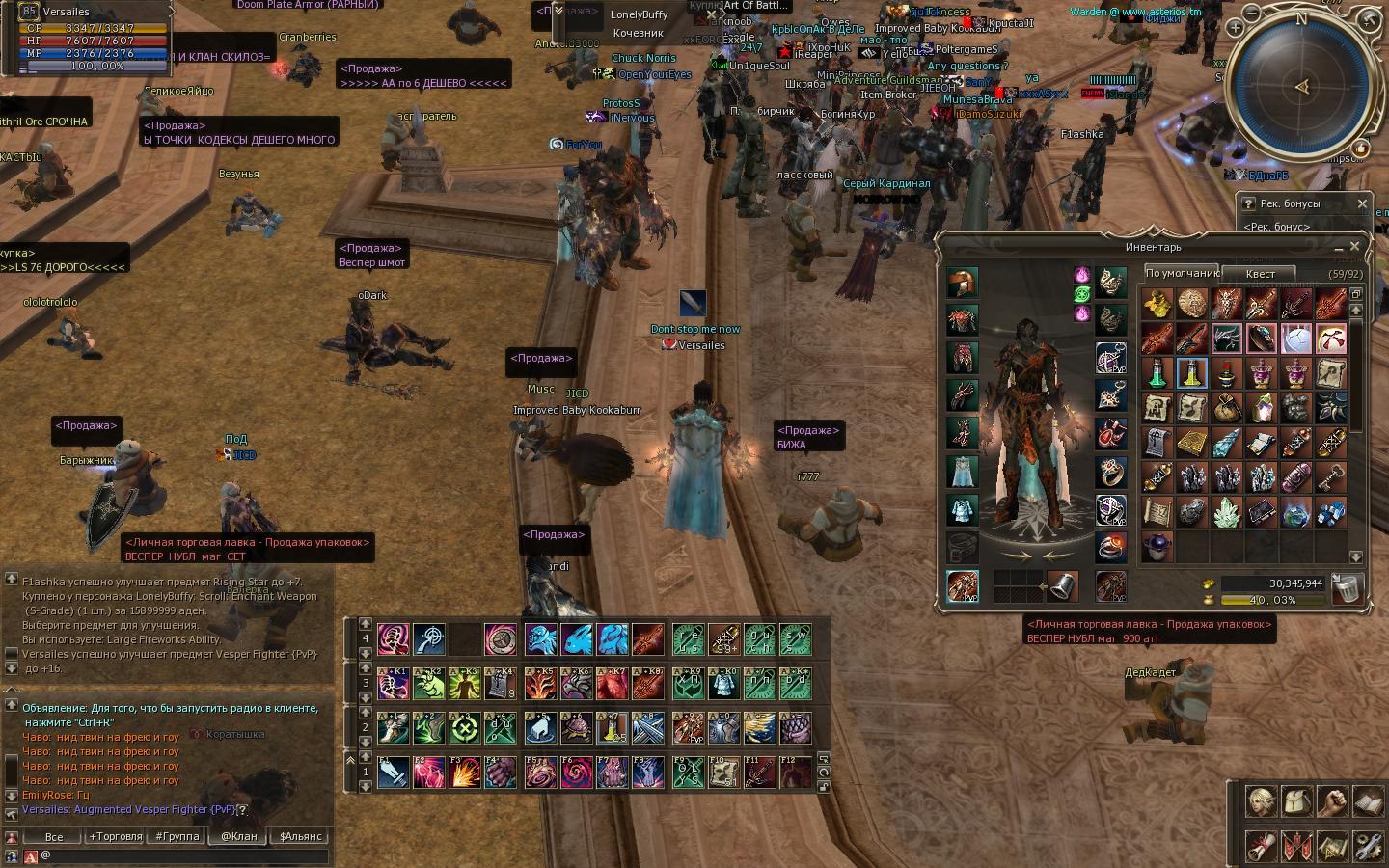Close the Инвентарь inventory window
1389x868 pixels.
click(x=1355, y=247)
